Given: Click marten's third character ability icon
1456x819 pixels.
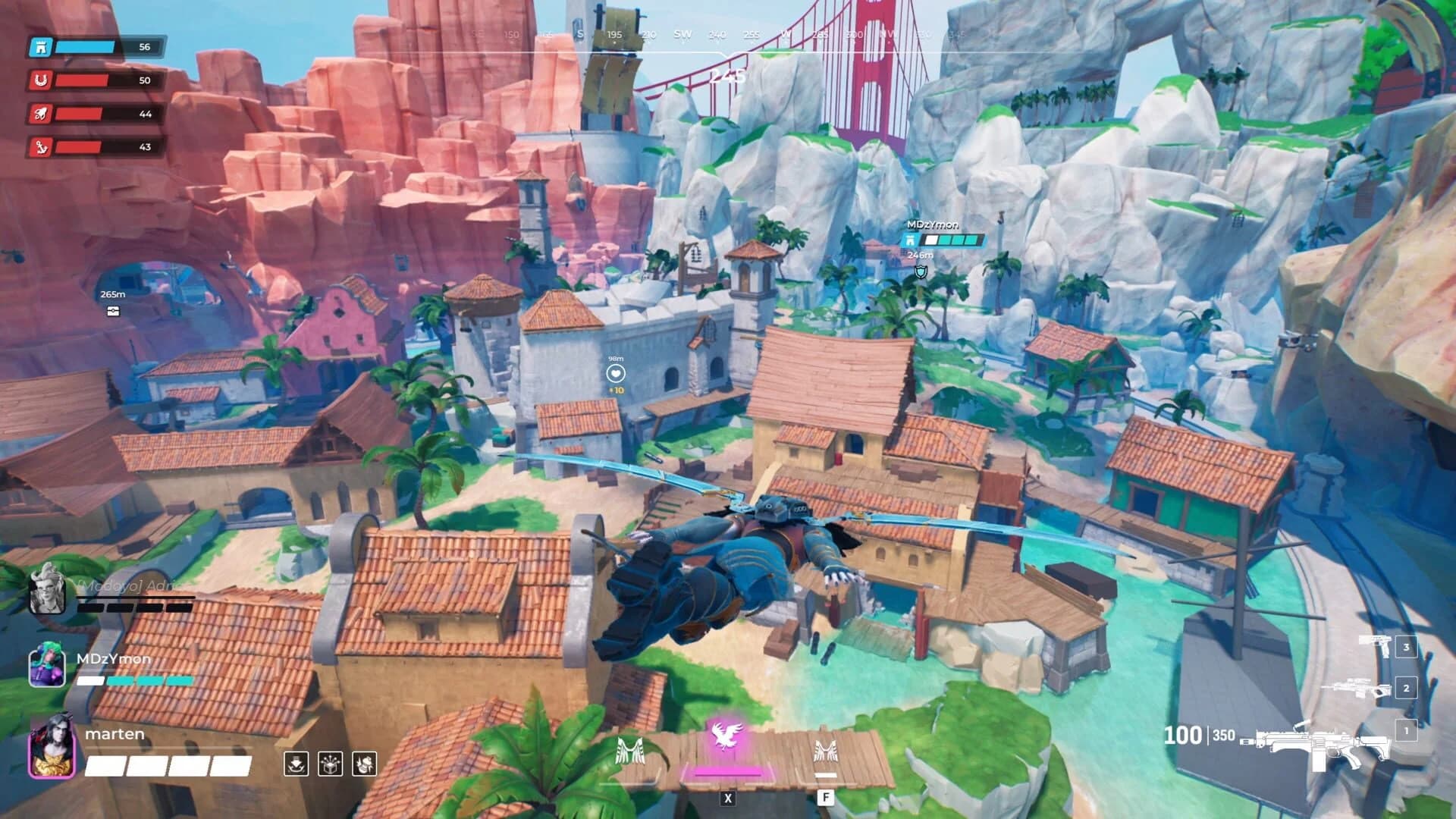Looking at the screenshot, I should tap(363, 764).
